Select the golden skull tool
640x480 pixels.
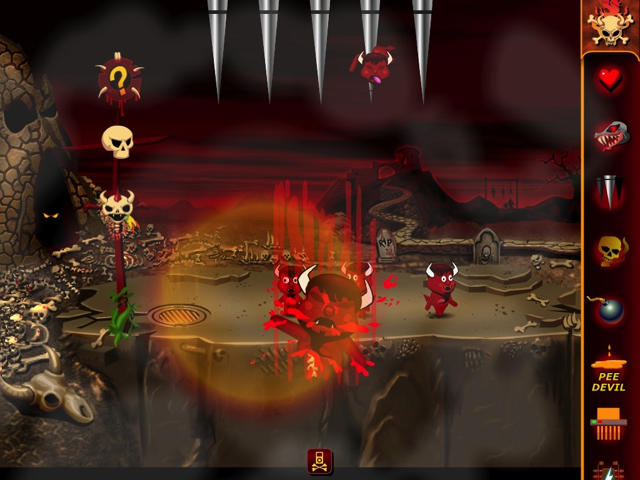(610, 250)
